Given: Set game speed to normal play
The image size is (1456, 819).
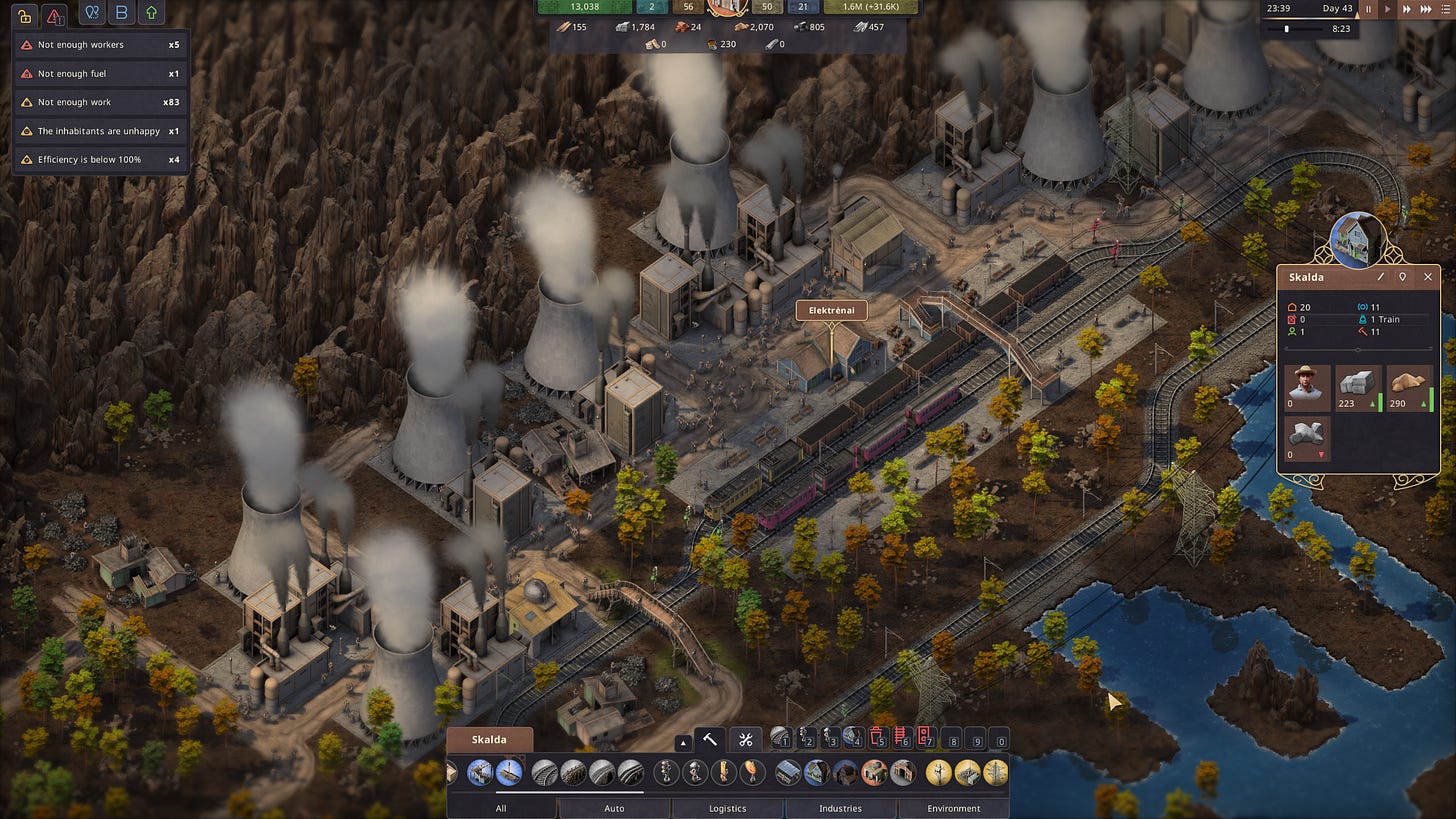Looking at the screenshot, I should 1386,9.
